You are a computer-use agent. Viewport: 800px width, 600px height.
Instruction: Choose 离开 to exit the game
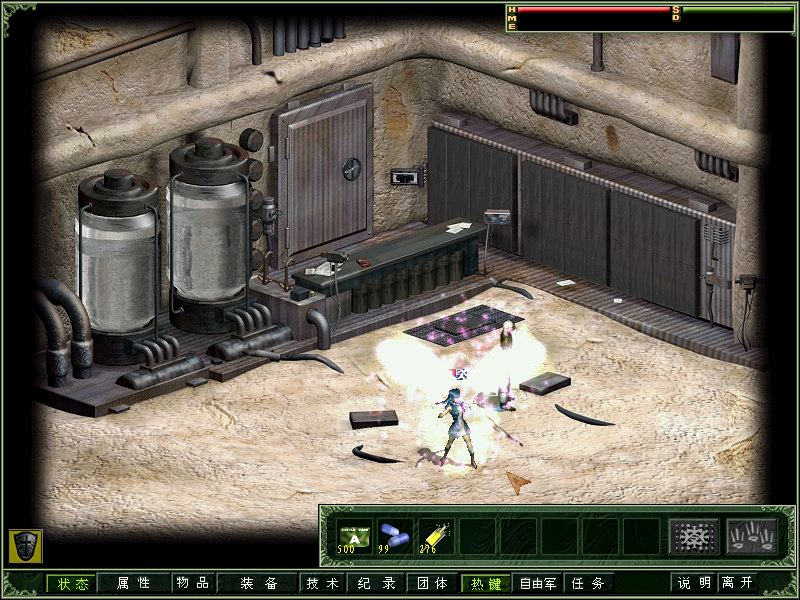coord(742,583)
